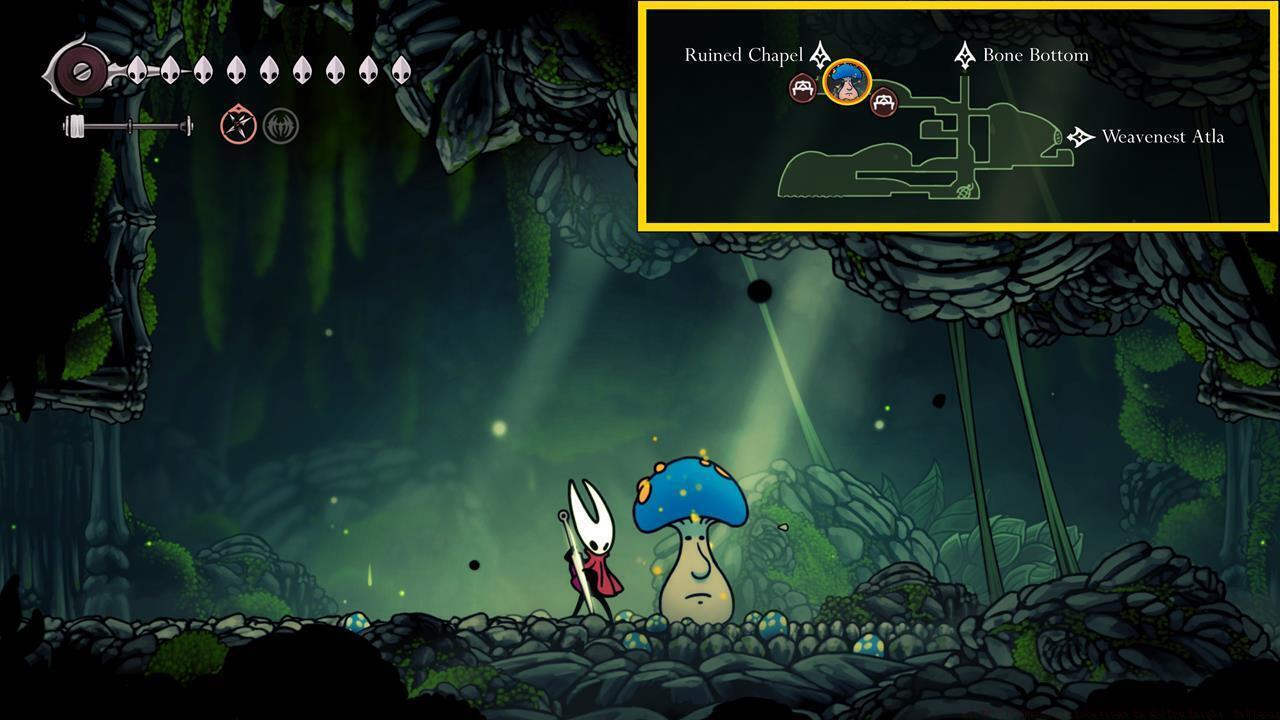Click the bench icon beside the player portrait
The height and width of the screenshot is (720, 1280).
885,102
